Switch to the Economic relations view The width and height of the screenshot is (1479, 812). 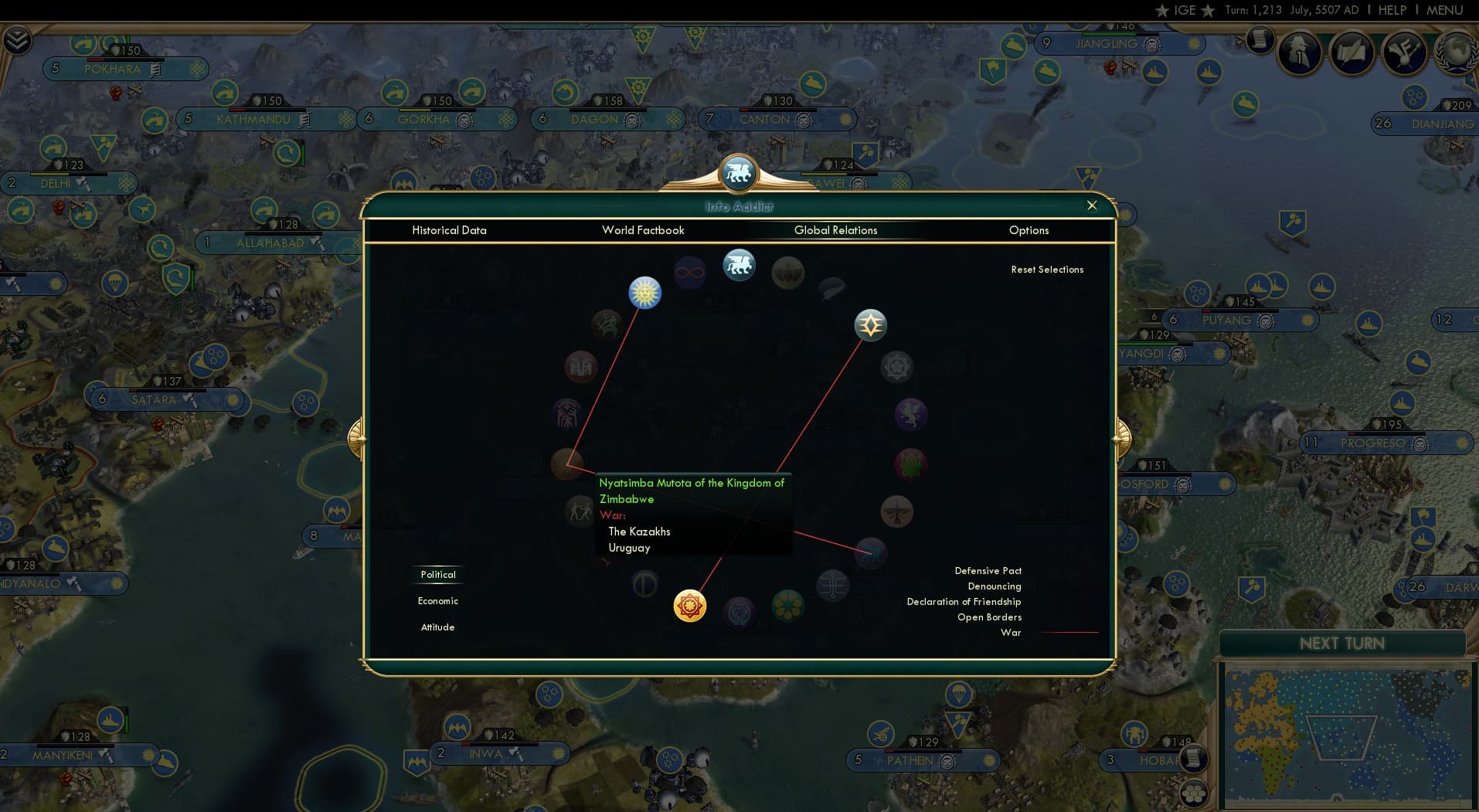coord(438,600)
